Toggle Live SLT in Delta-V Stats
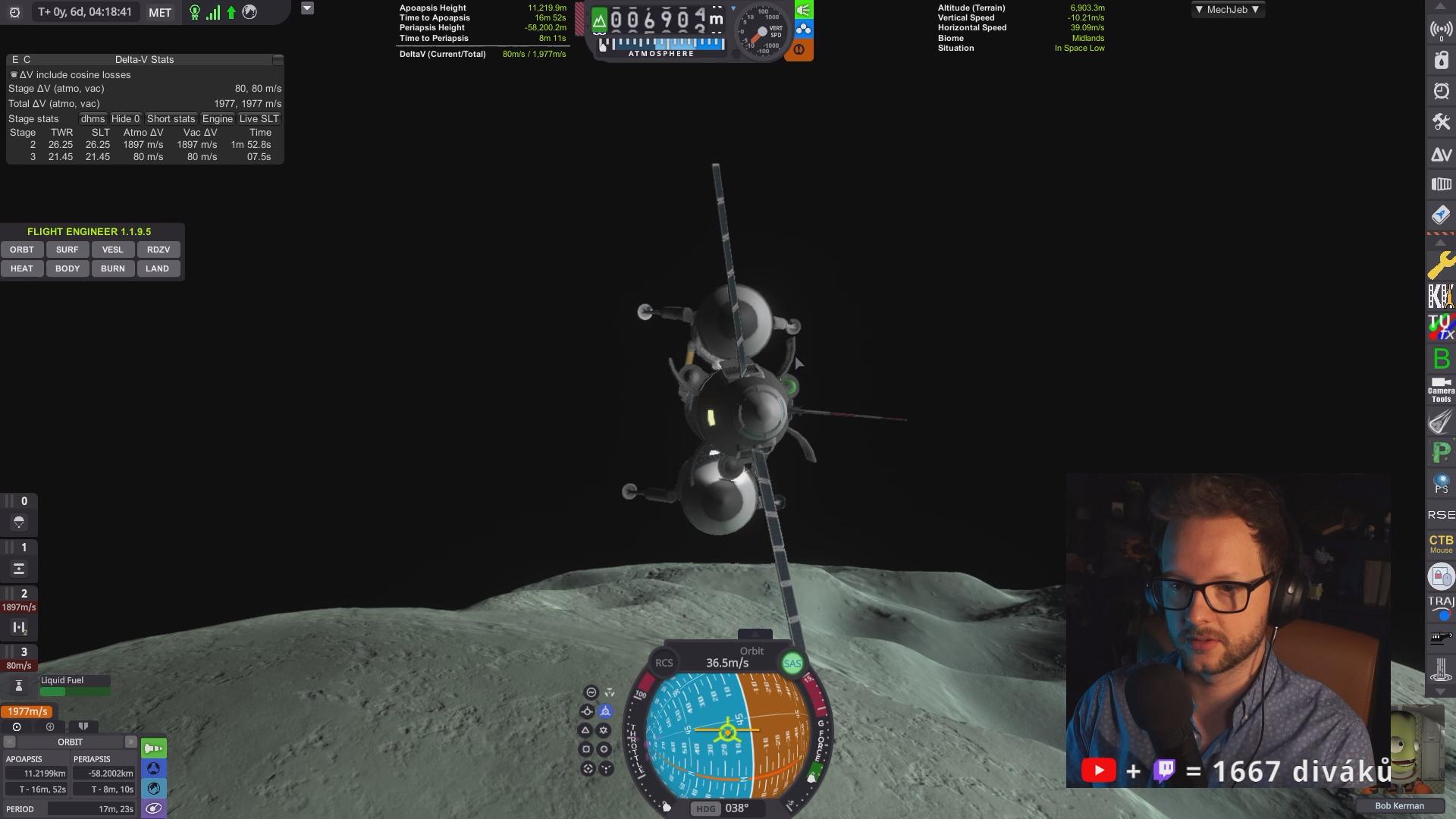Screen dimensions: 1456x819 pos(259,119)
